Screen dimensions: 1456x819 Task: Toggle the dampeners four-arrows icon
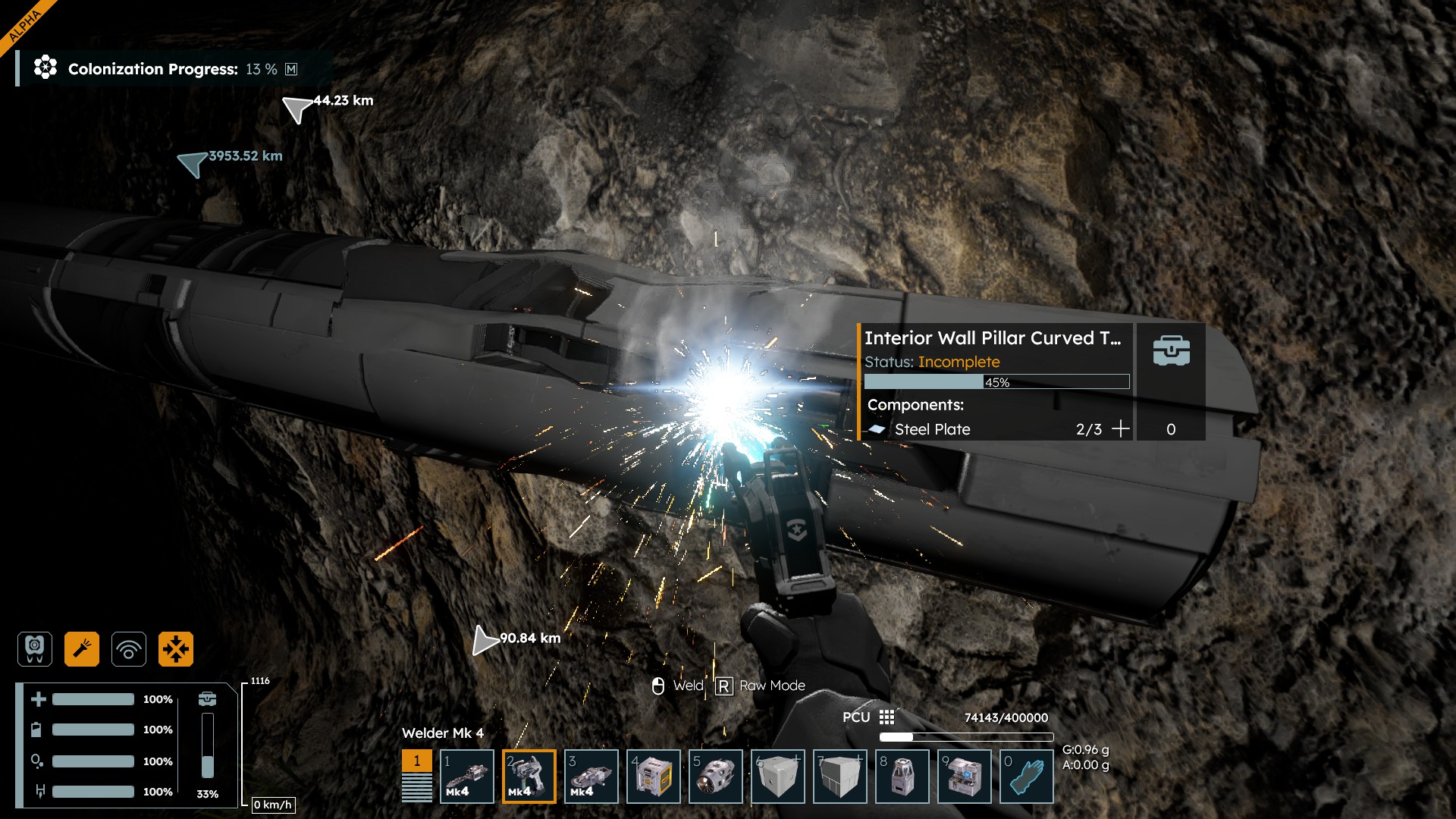coord(176,649)
